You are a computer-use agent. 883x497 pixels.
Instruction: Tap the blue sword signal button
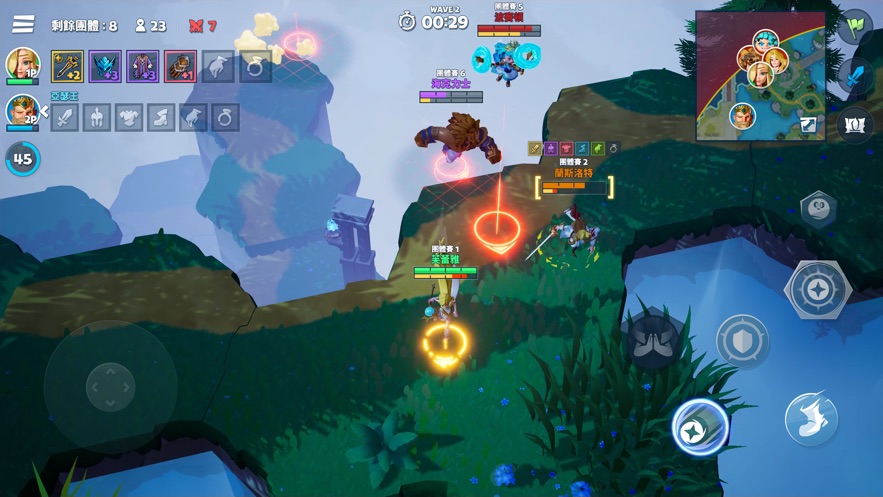point(855,75)
